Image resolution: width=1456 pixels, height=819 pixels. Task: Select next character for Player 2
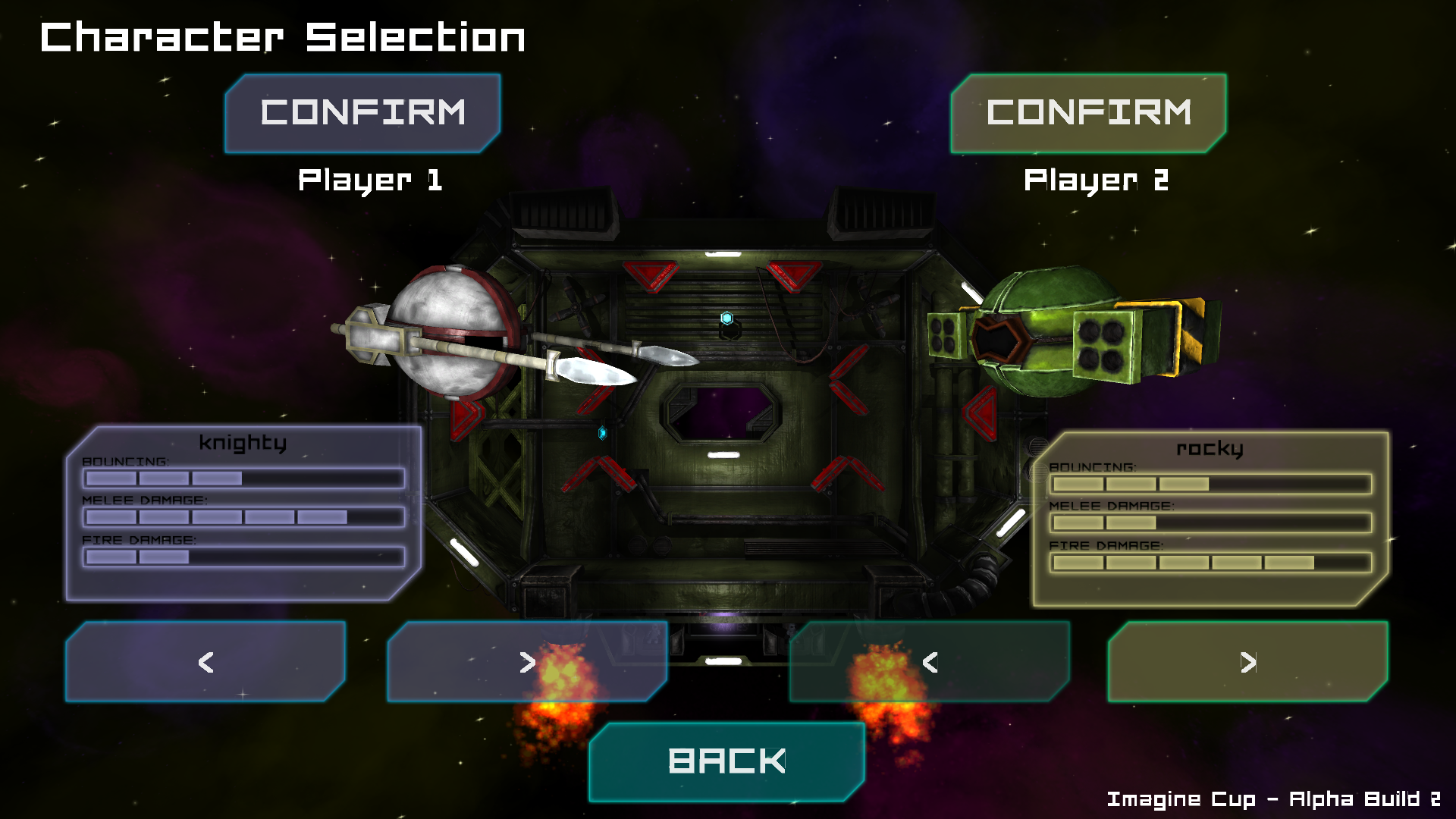tap(1247, 662)
